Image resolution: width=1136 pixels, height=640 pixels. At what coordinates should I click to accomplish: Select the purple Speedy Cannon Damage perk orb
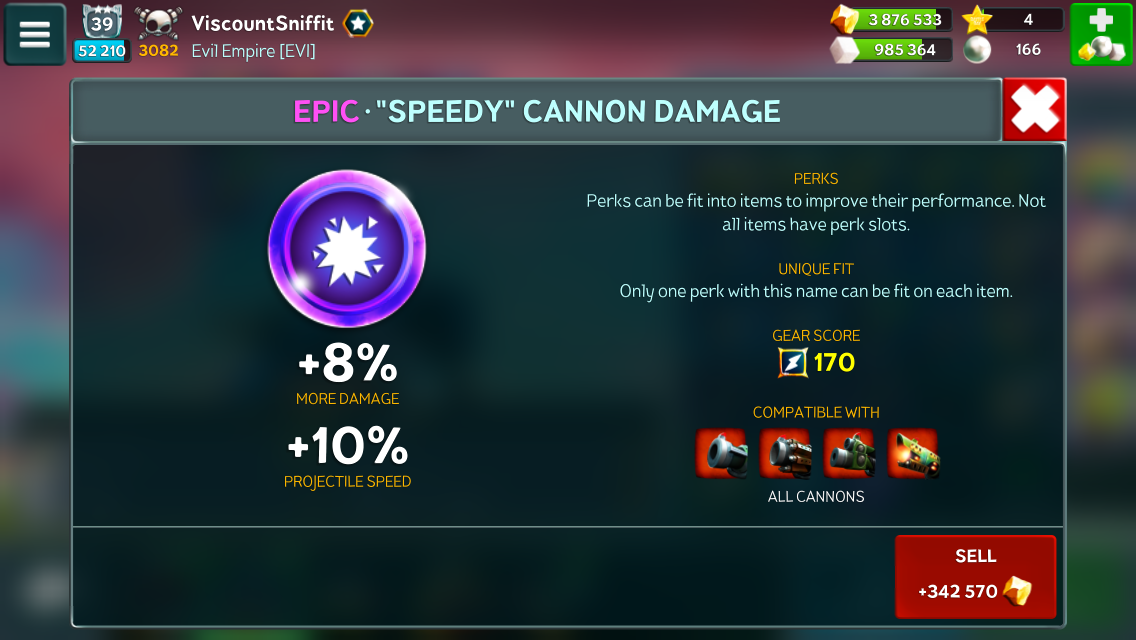point(347,249)
